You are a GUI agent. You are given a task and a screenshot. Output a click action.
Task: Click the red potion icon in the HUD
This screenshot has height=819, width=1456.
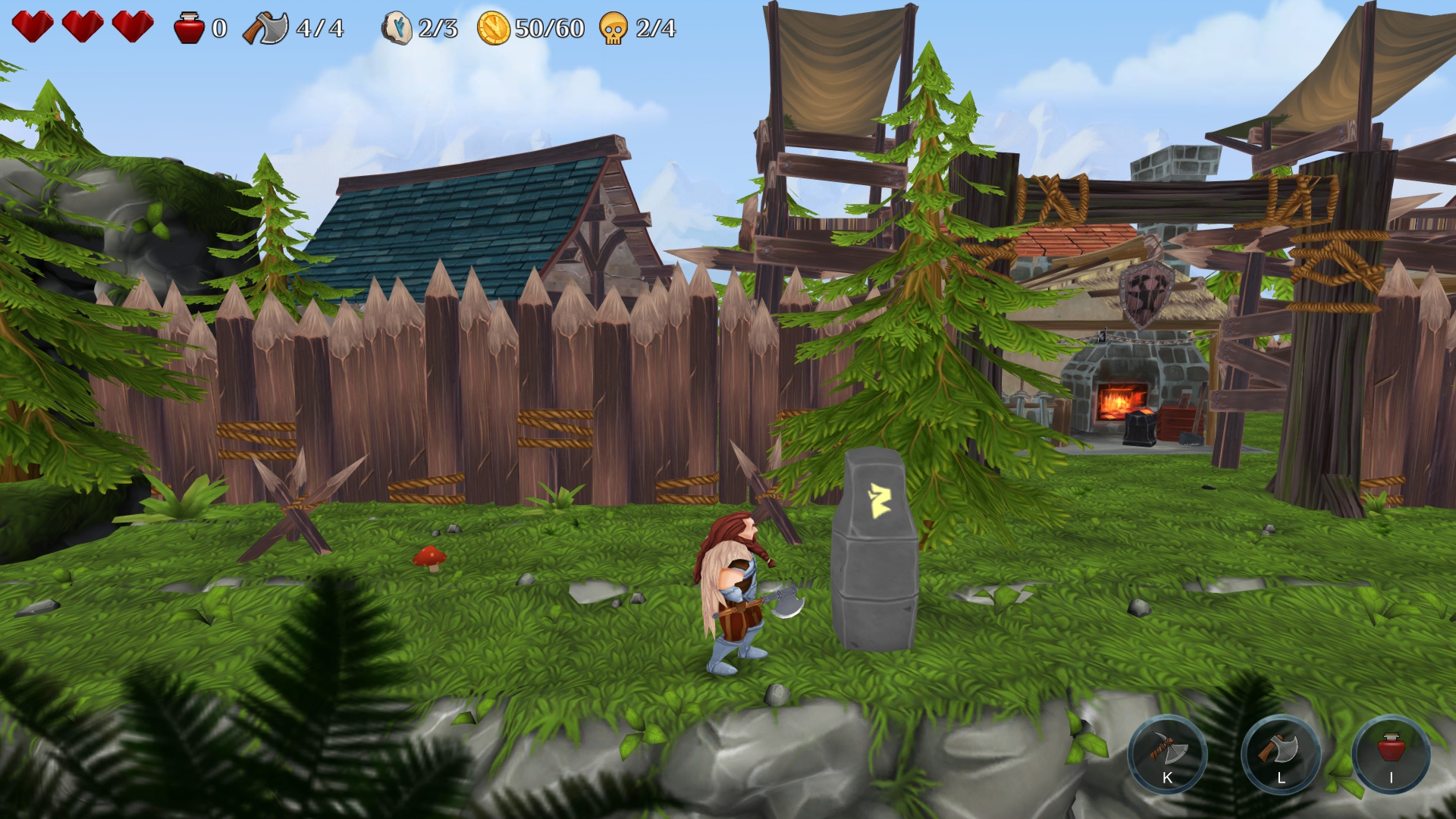point(187,29)
